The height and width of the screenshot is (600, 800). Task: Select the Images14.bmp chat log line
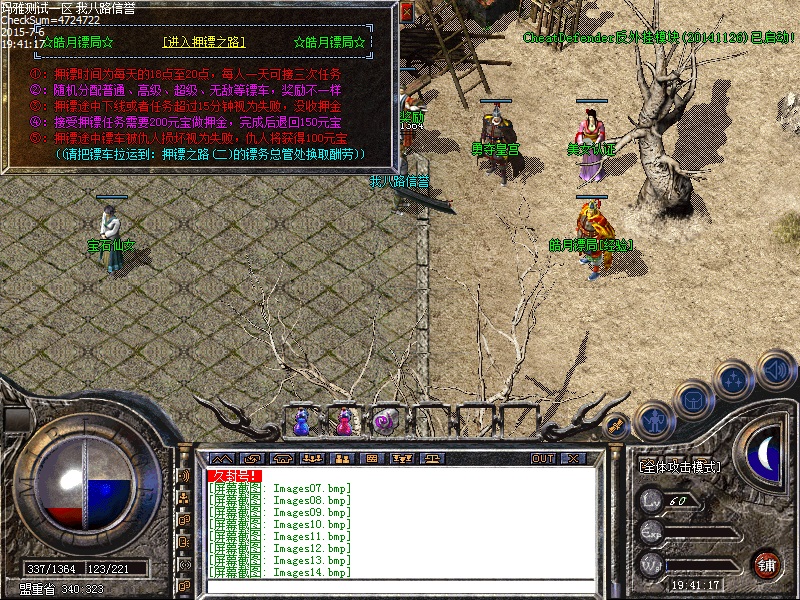click(x=279, y=573)
